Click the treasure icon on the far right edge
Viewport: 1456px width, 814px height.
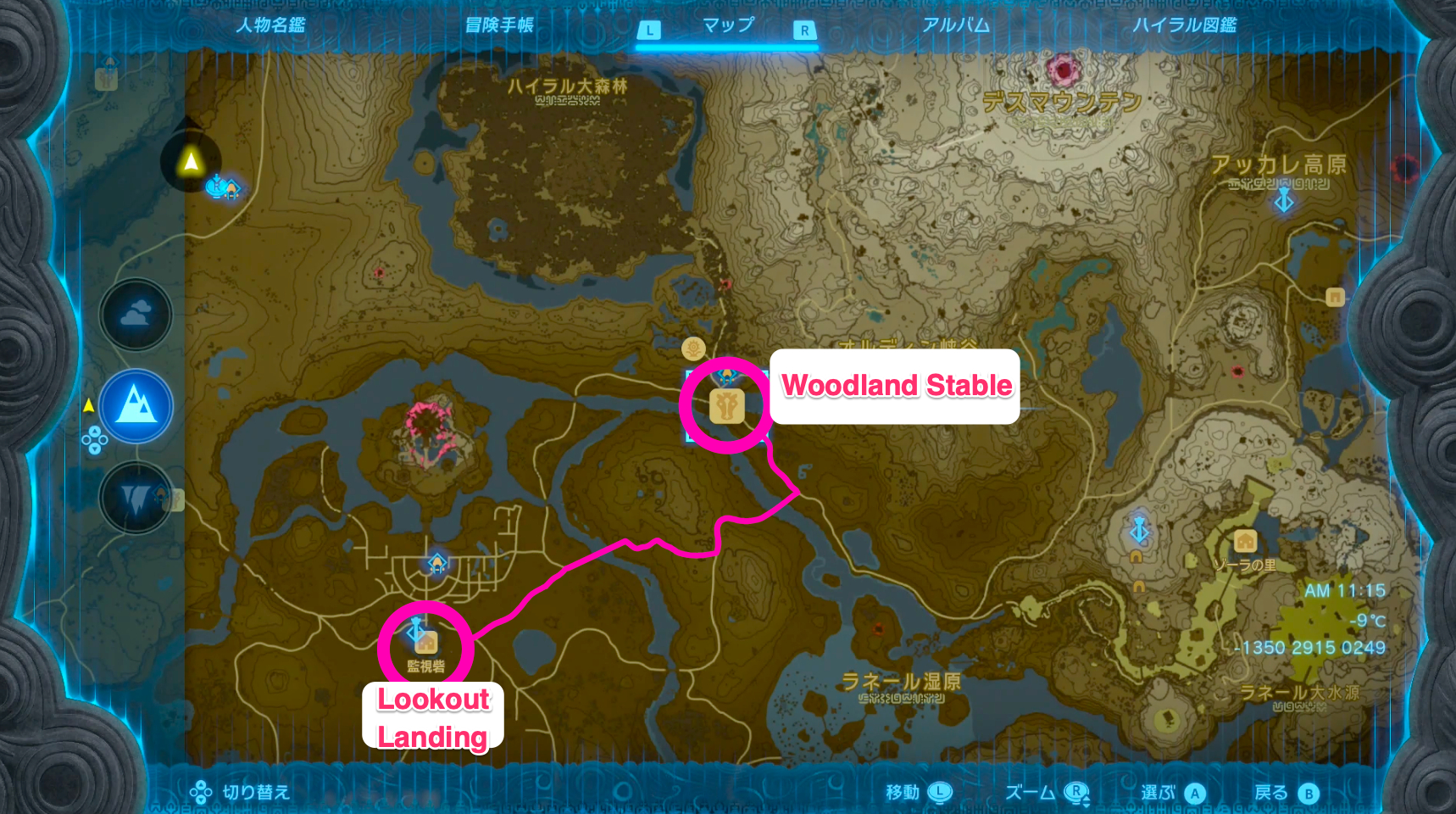coord(1337,295)
